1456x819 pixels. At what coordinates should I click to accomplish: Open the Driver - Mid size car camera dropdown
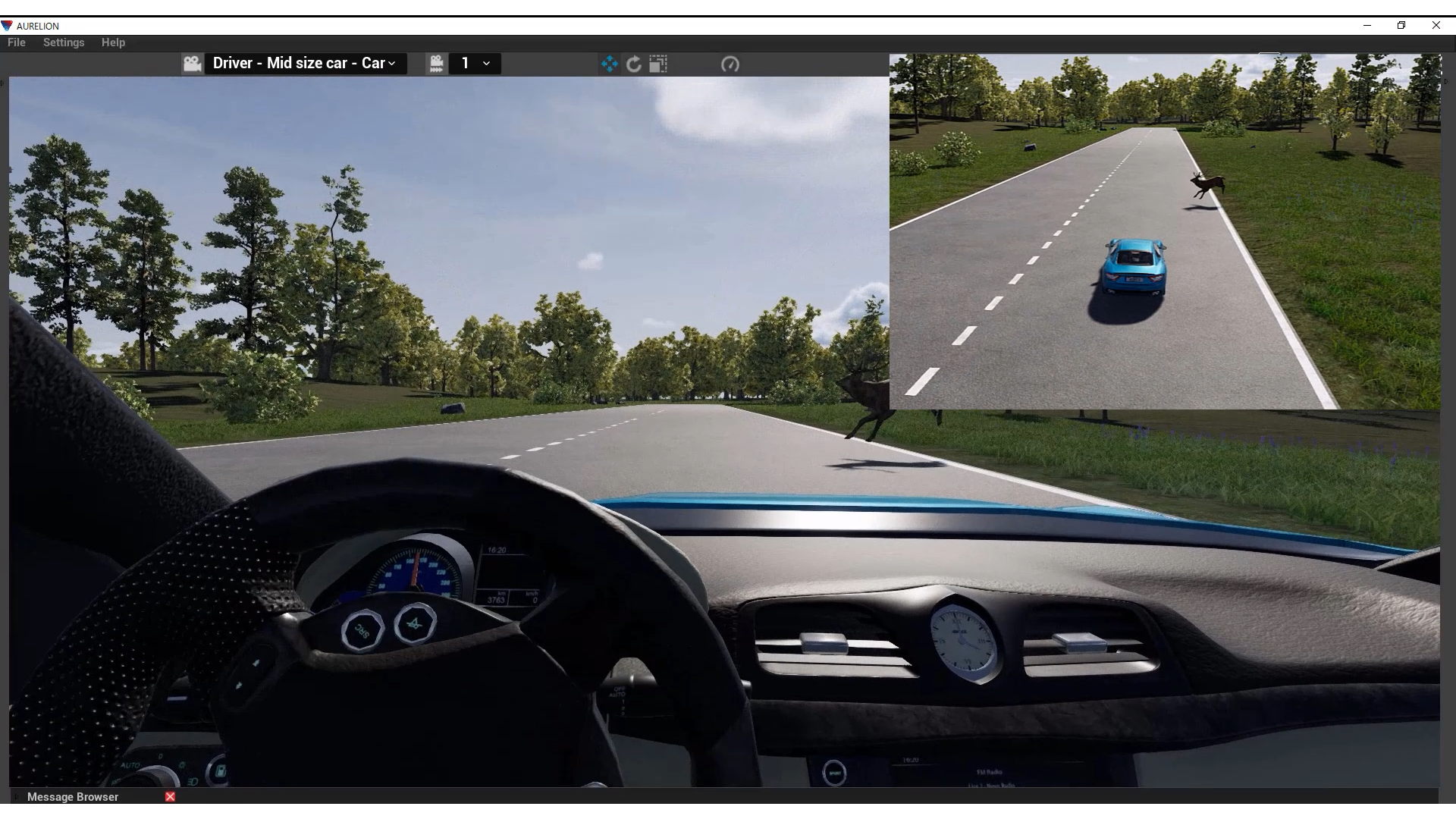point(304,64)
